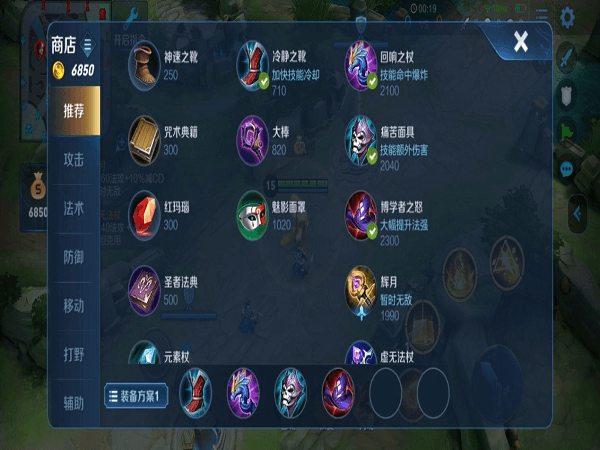Open the 辅助 category tab
This screenshot has height=450, width=600.
pos(74,402)
